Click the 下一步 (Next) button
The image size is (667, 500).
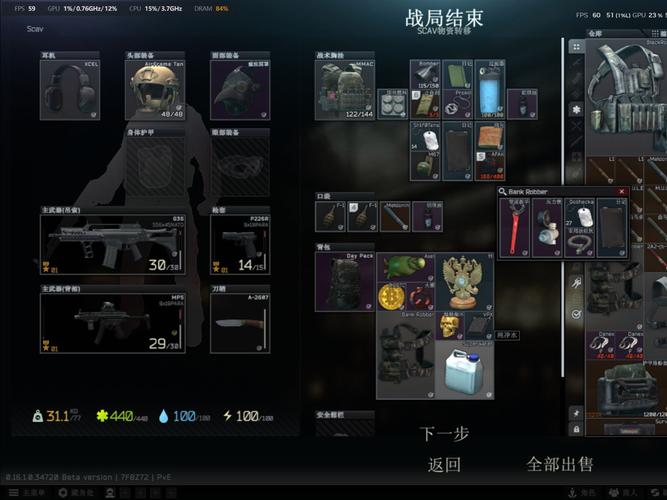(x=444, y=434)
